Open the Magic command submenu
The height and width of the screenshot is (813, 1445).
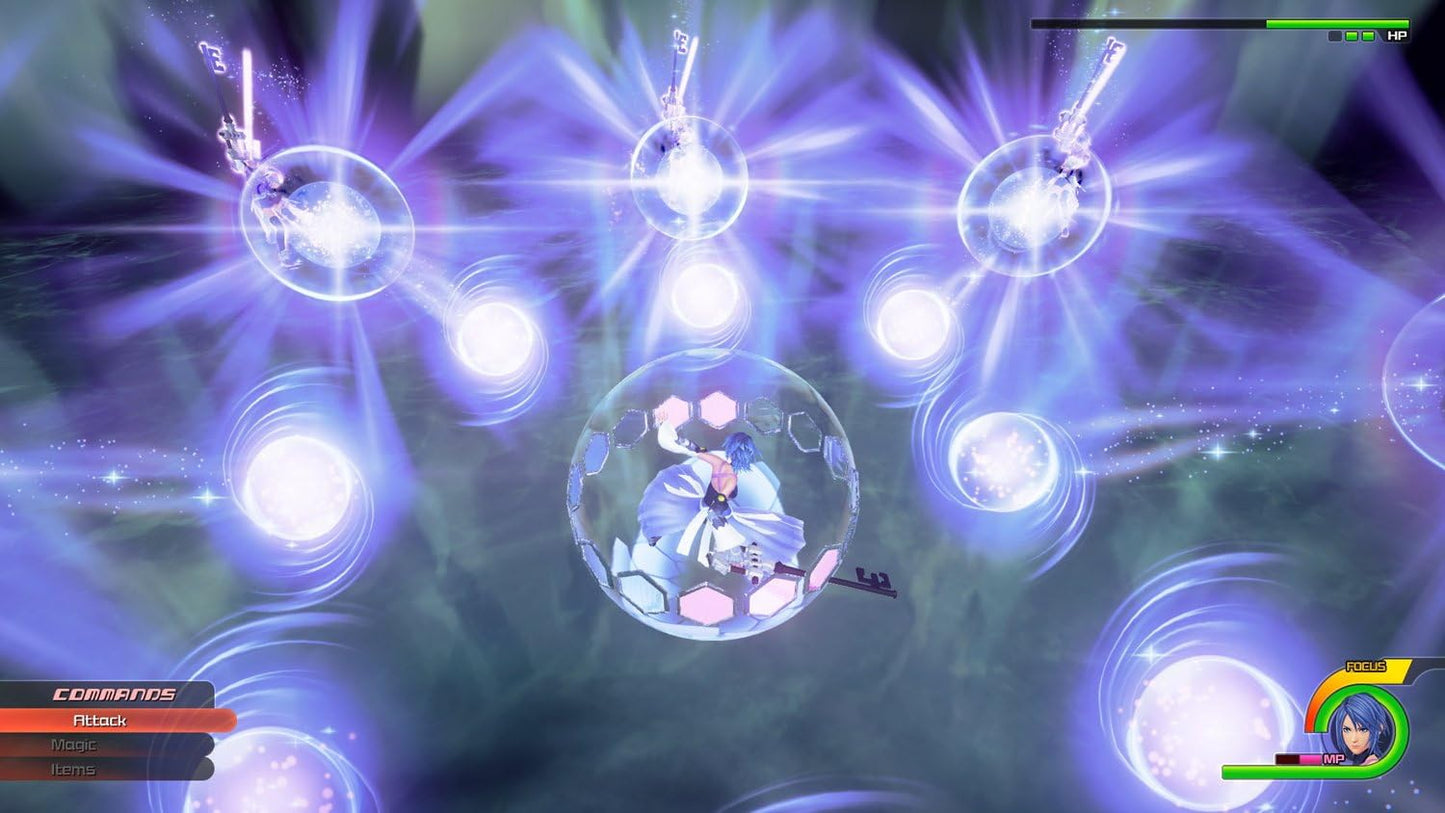(73, 745)
